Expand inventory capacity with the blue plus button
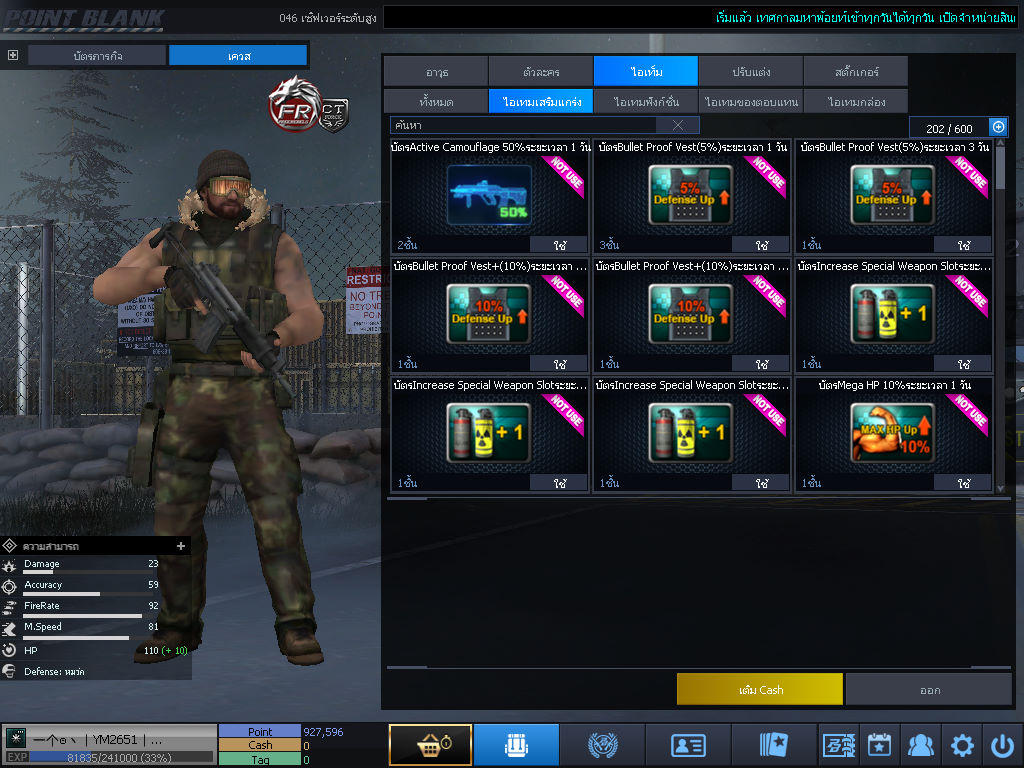 point(998,127)
